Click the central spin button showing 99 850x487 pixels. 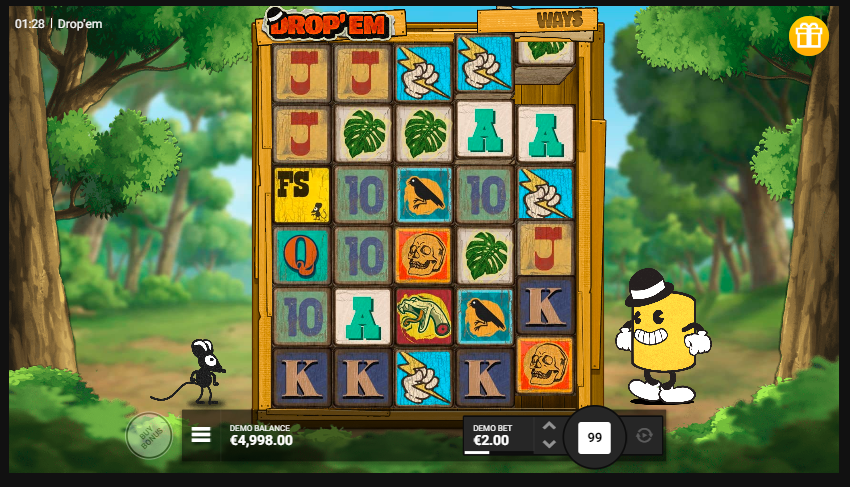[x=594, y=437]
